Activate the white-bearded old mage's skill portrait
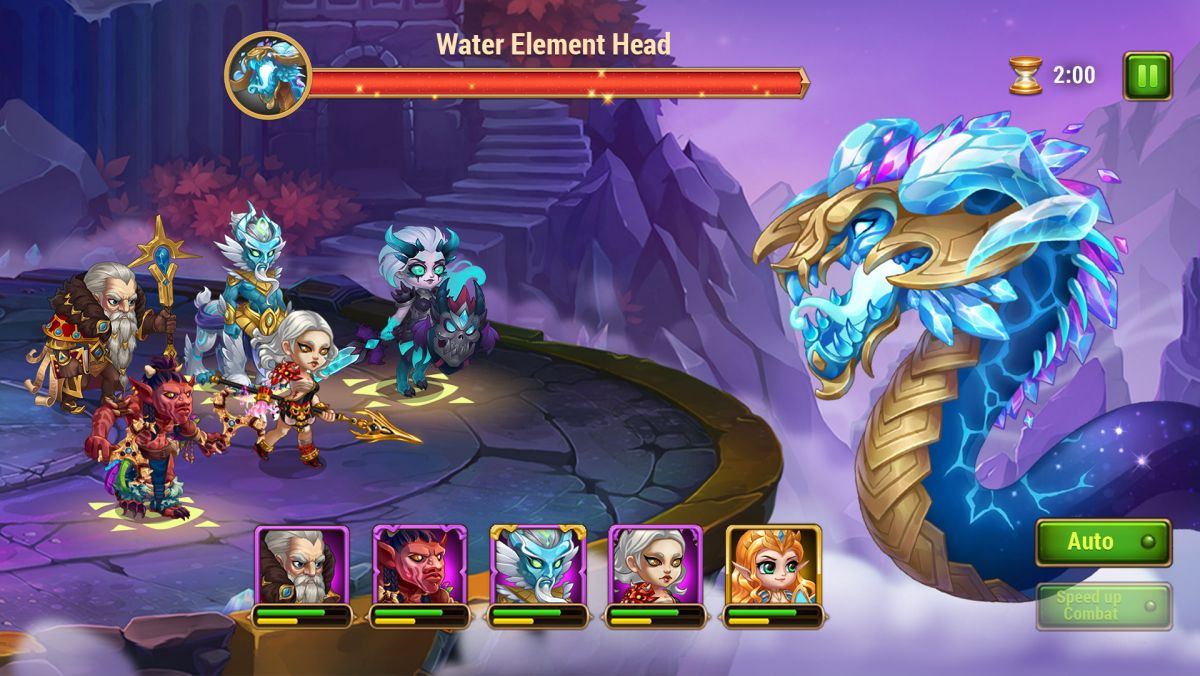Screen dimensions: 1200x676 [302, 566]
